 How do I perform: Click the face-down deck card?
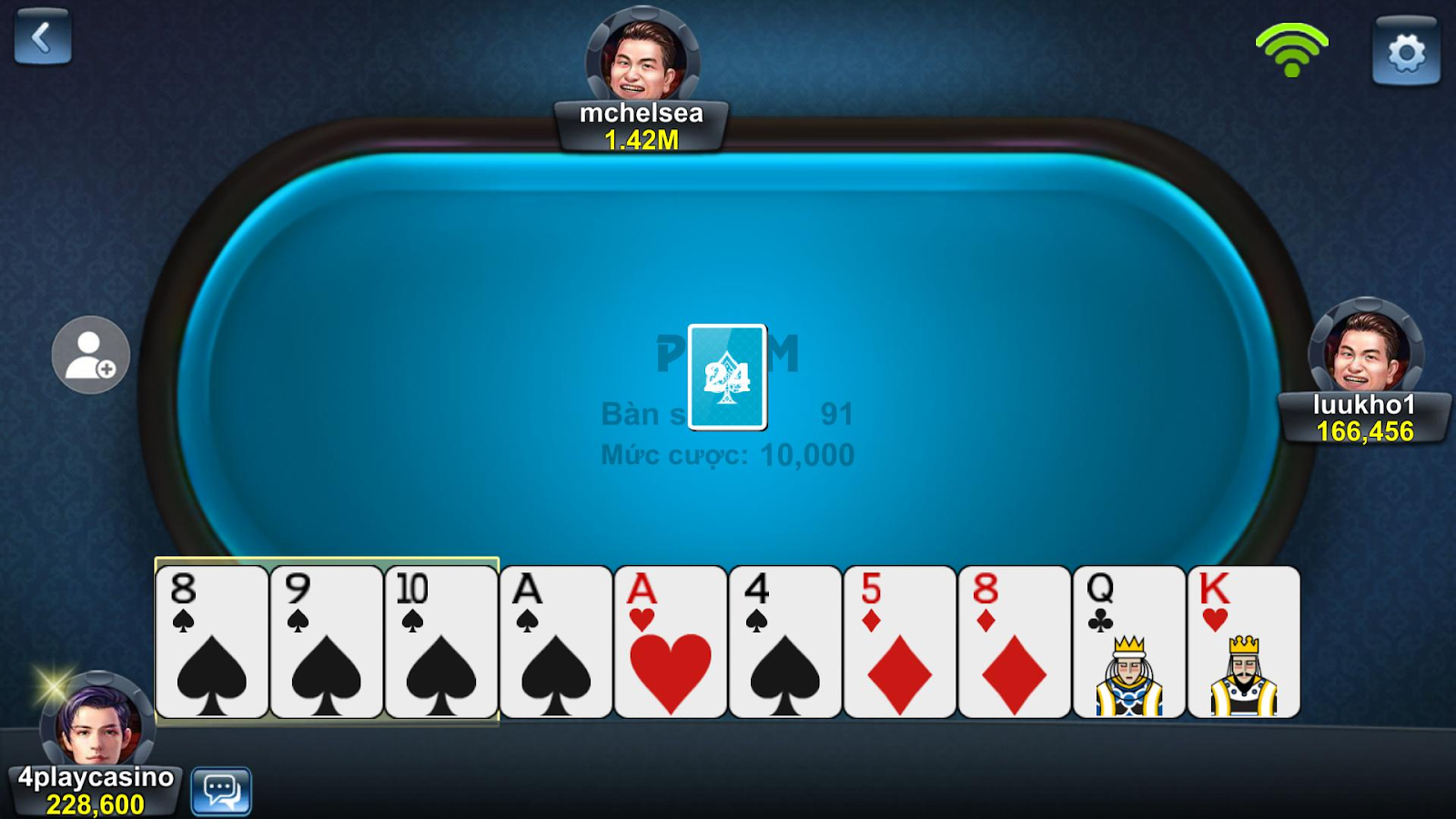727,376
